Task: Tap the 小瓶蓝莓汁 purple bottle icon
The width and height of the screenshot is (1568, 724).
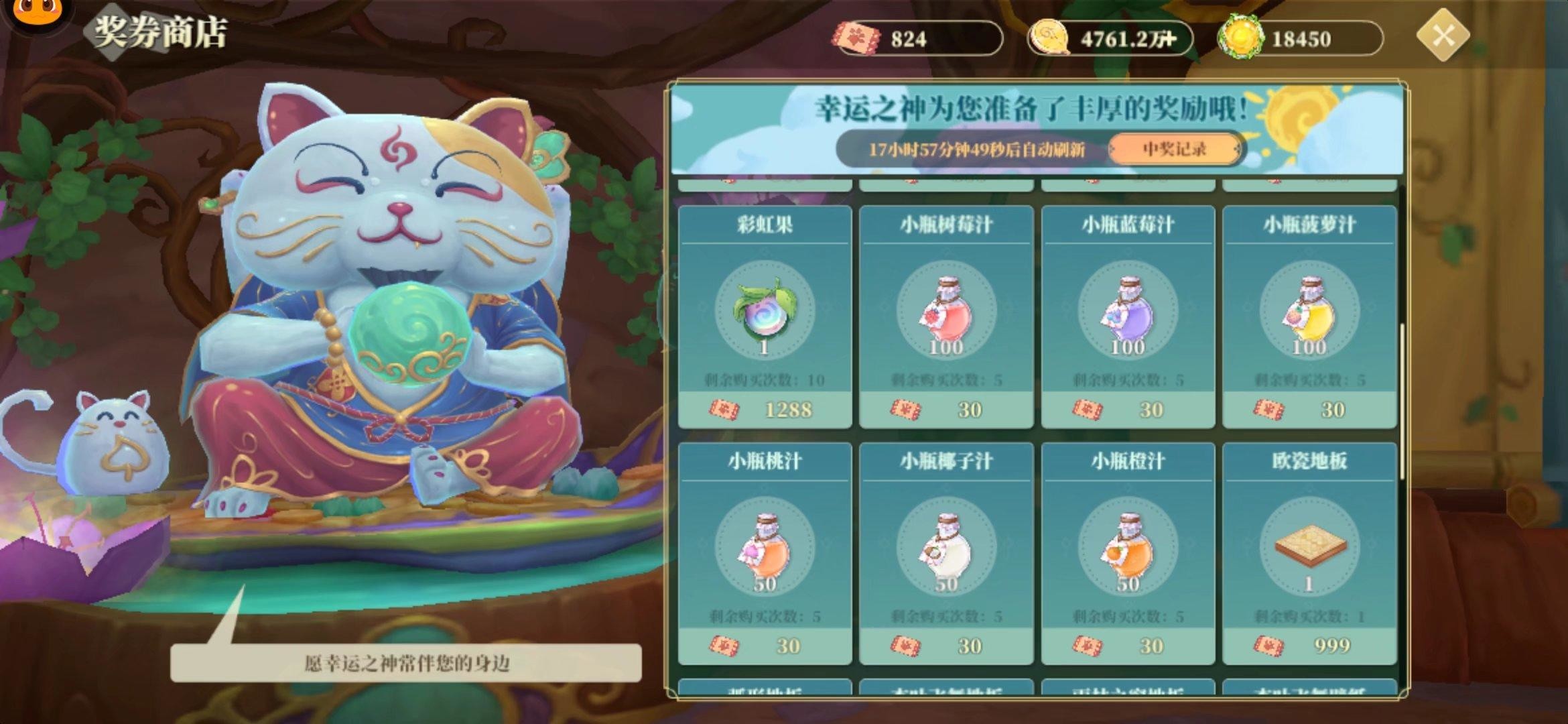Action: pyautogui.click(x=1127, y=312)
